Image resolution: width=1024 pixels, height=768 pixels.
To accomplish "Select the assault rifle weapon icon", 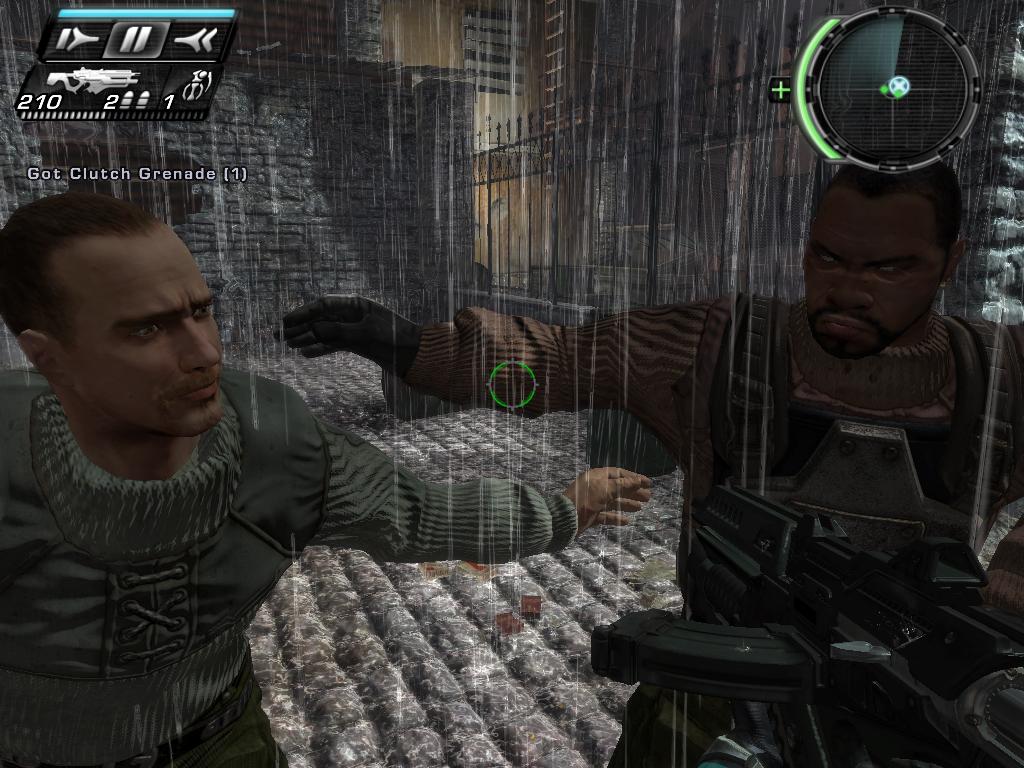I will [x=95, y=79].
